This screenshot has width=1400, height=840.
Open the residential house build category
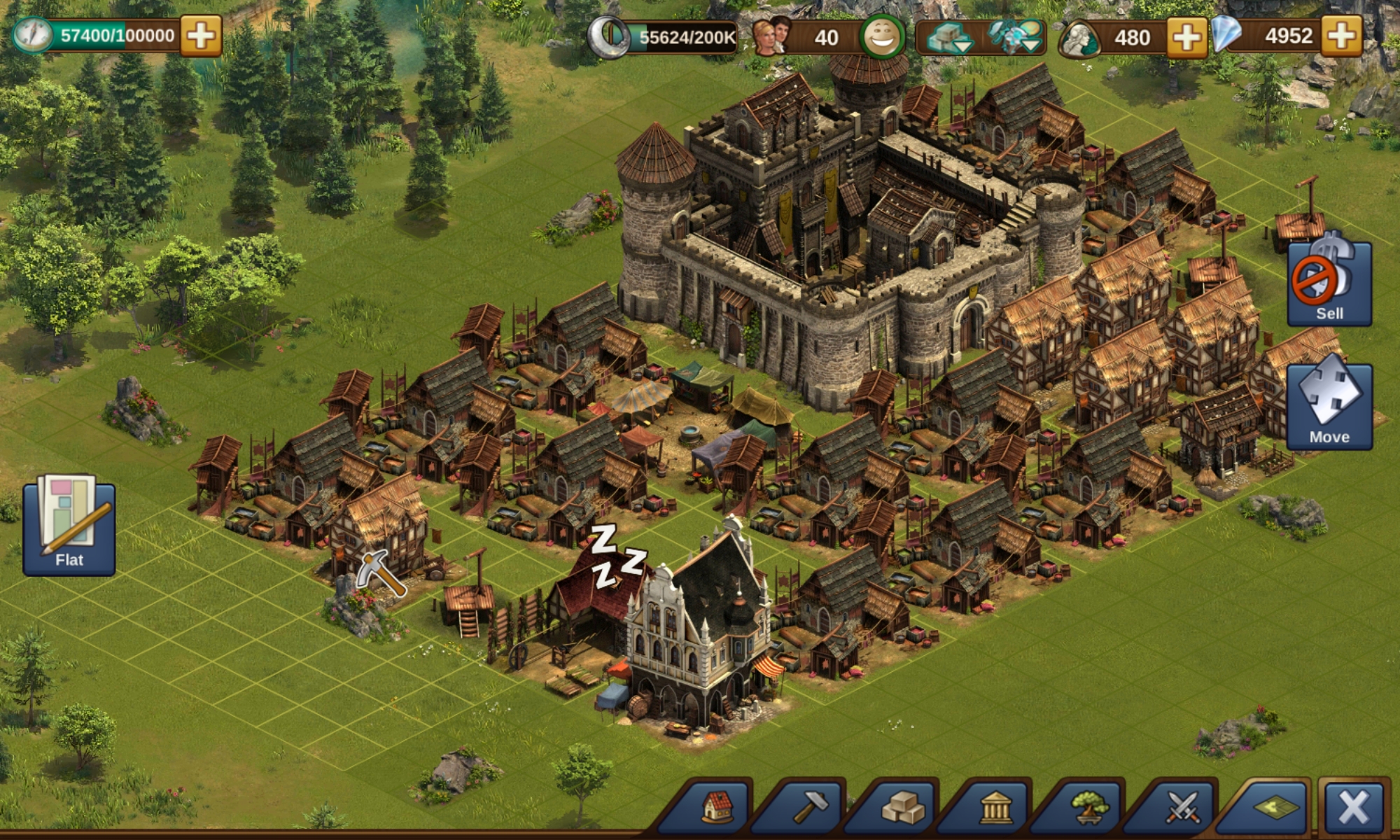point(716,808)
